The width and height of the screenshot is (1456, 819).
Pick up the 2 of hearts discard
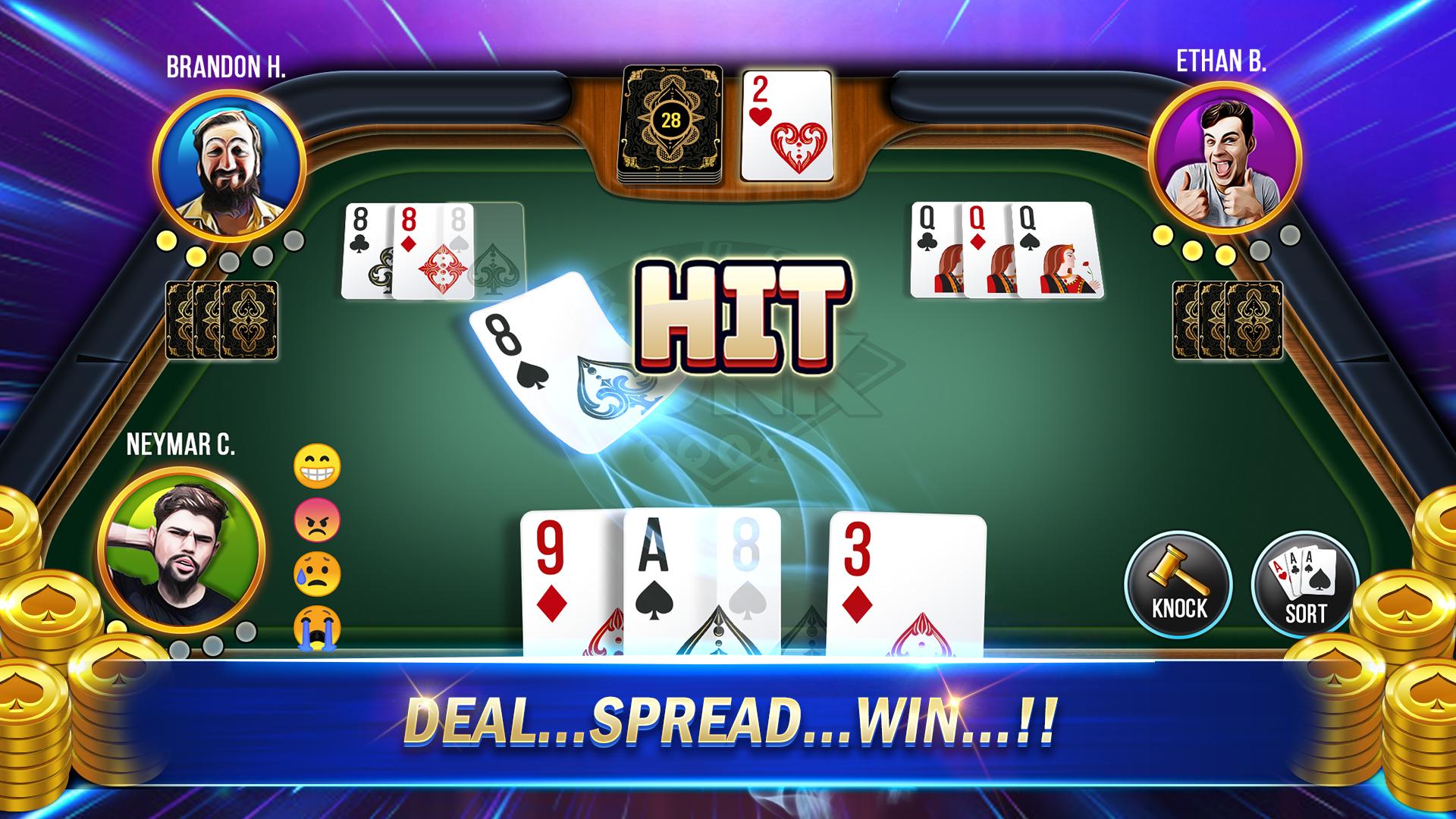click(x=786, y=125)
